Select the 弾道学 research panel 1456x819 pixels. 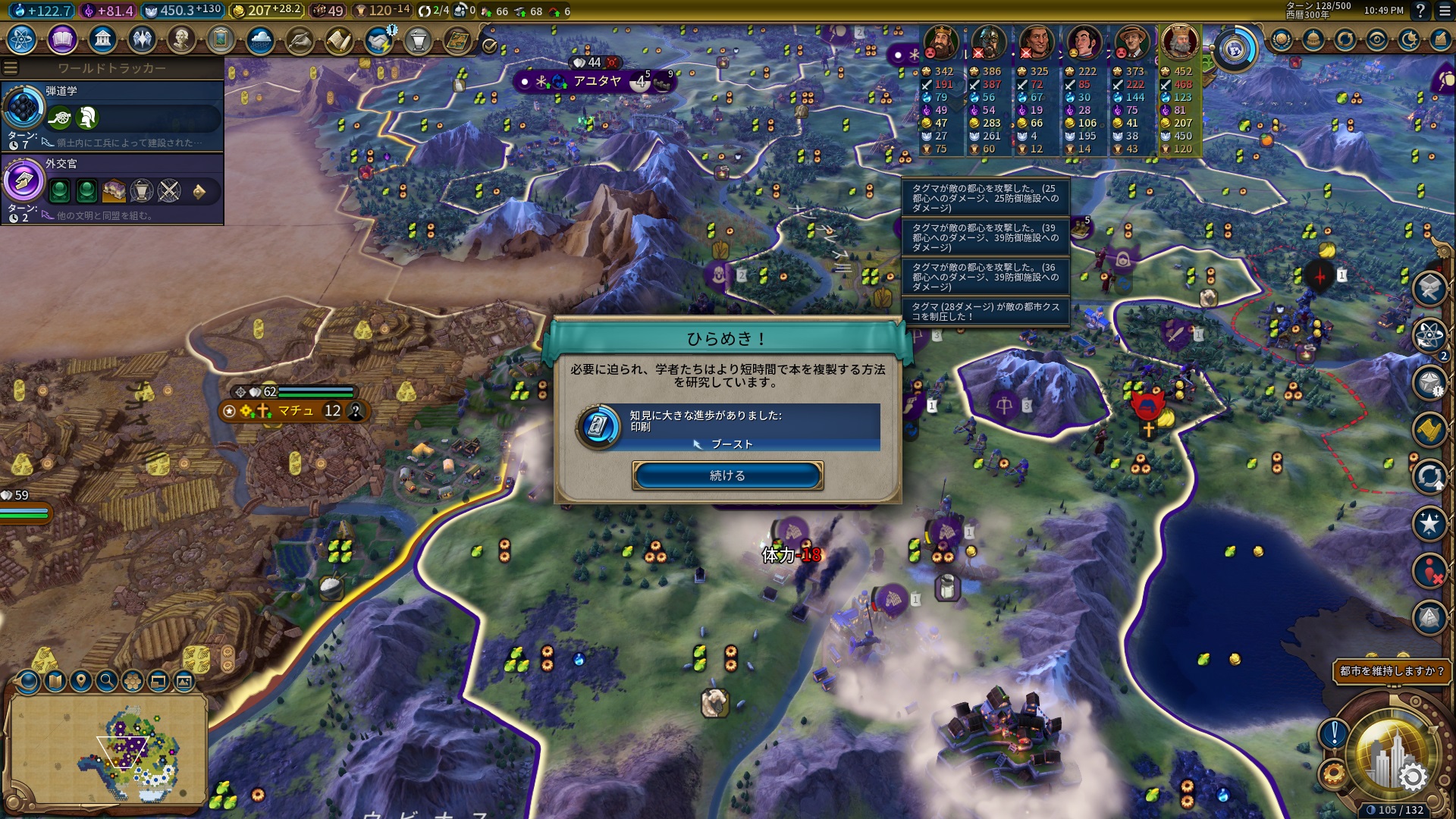point(112,115)
